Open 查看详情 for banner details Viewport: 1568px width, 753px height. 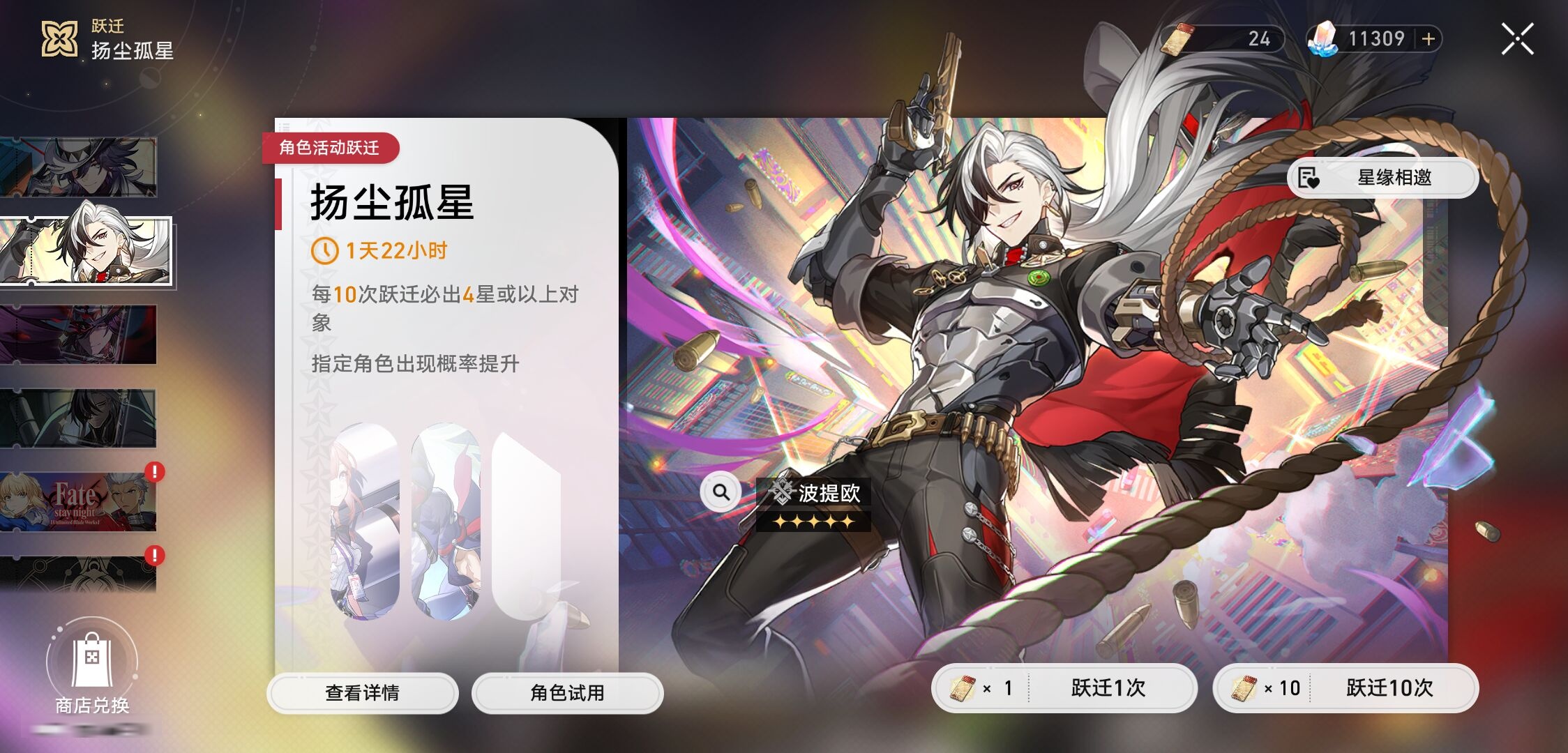click(x=363, y=693)
